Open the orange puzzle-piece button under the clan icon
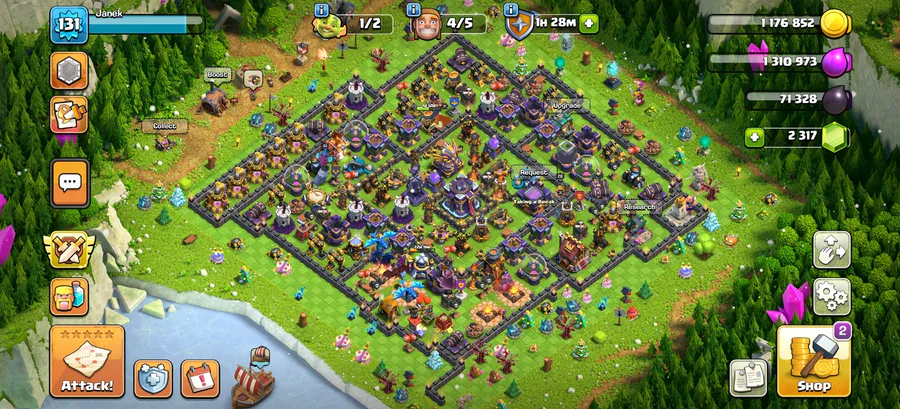The height and width of the screenshot is (409, 900). [x=69, y=115]
